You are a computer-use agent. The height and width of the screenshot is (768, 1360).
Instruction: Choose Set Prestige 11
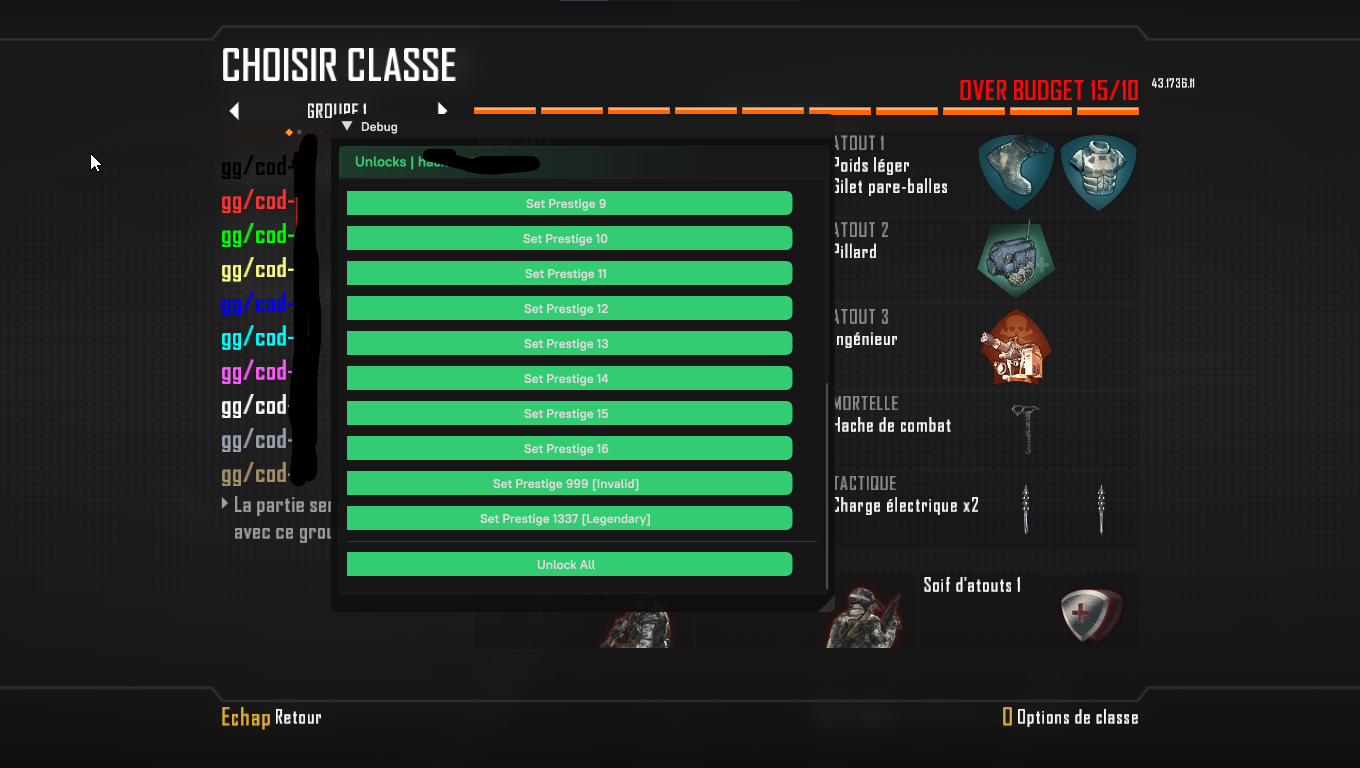(x=569, y=274)
